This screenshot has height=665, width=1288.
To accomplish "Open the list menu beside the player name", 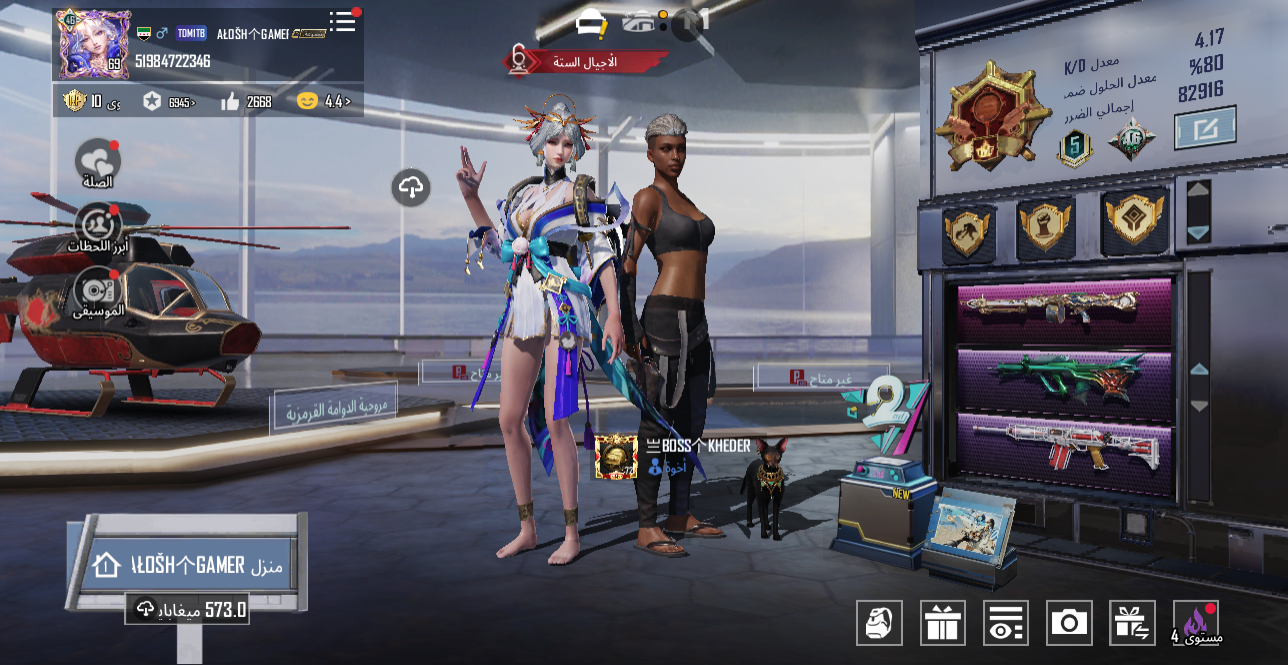I will tap(343, 22).
